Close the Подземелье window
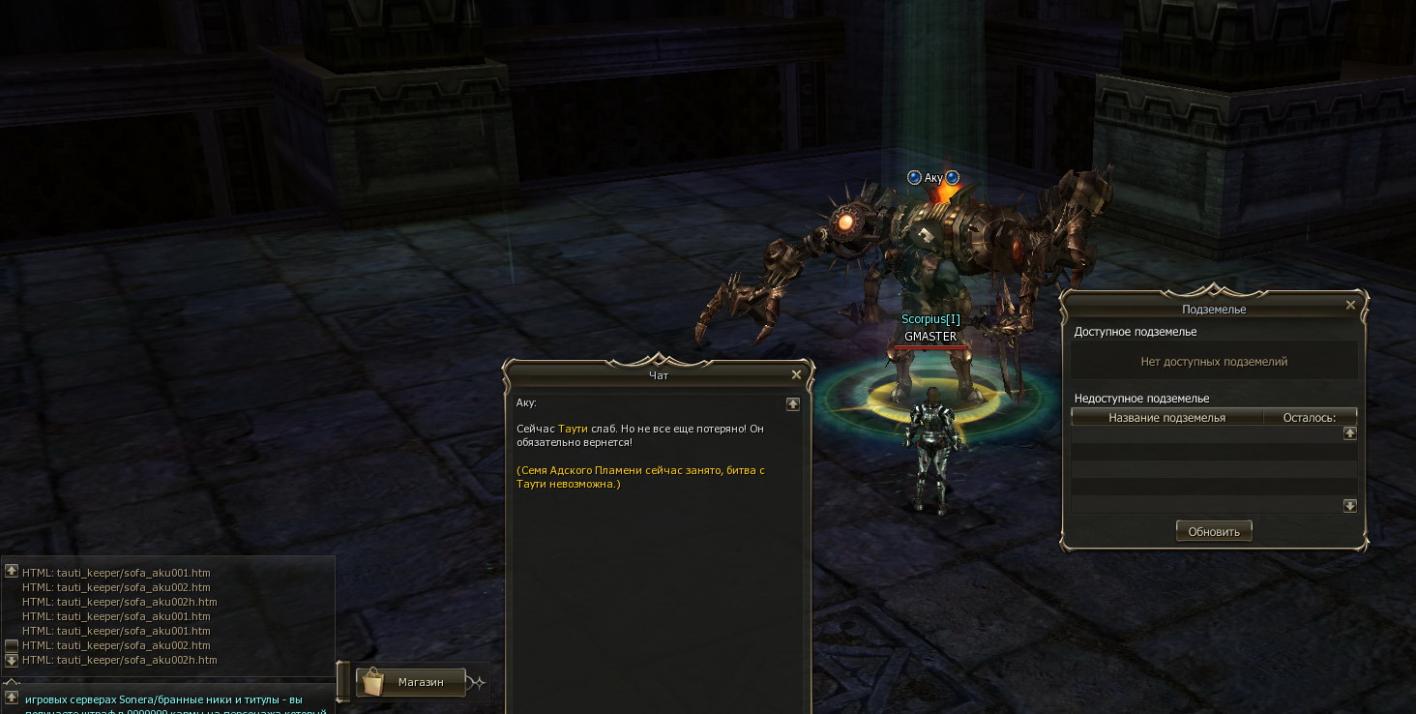 pyautogui.click(x=1351, y=305)
